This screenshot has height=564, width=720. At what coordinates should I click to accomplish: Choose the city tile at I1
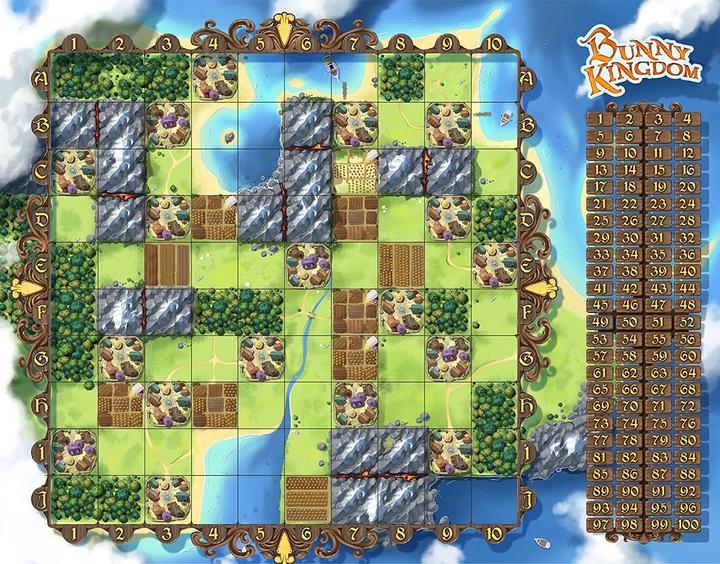[74, 450]
